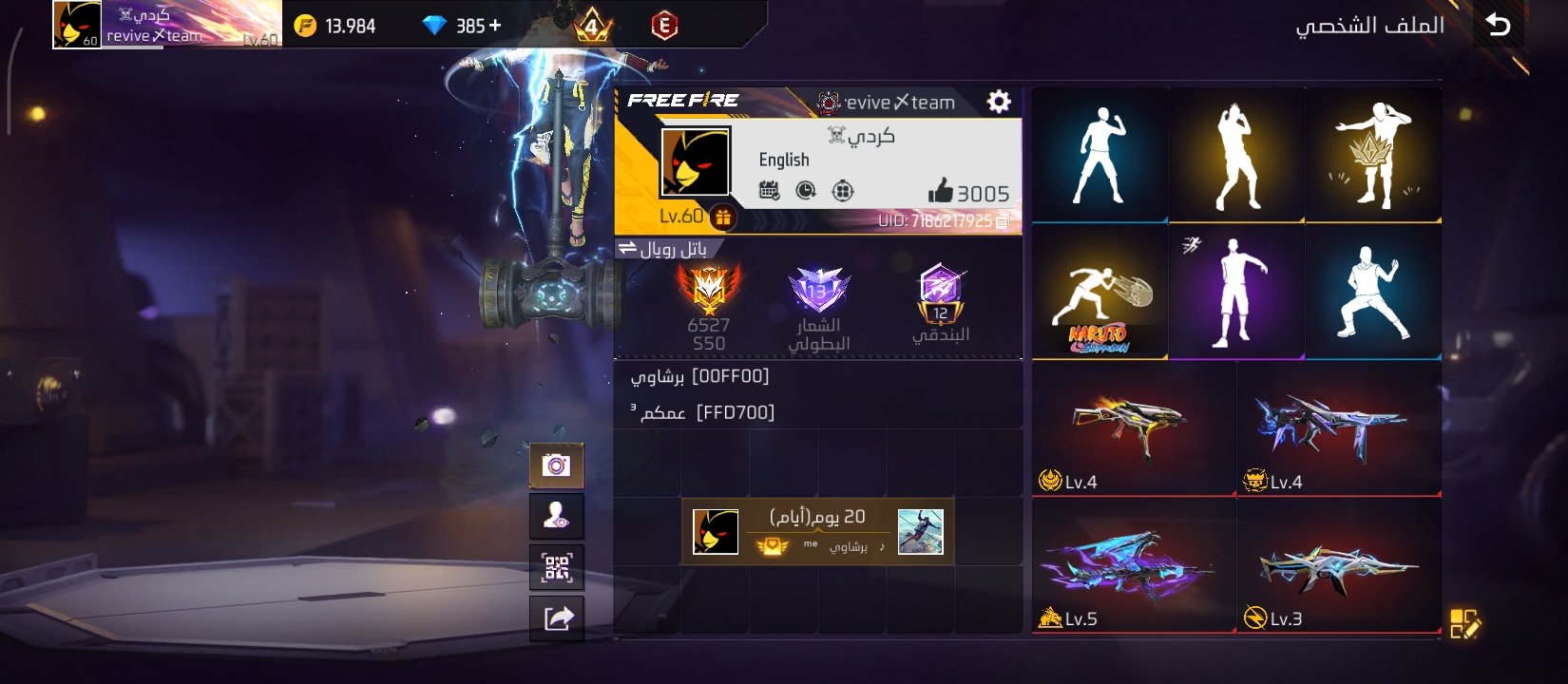The height and width of the screenshot is (684, 1568).
Task: Tap the thumbs-up likes icon
Action: tap(940, 192)
